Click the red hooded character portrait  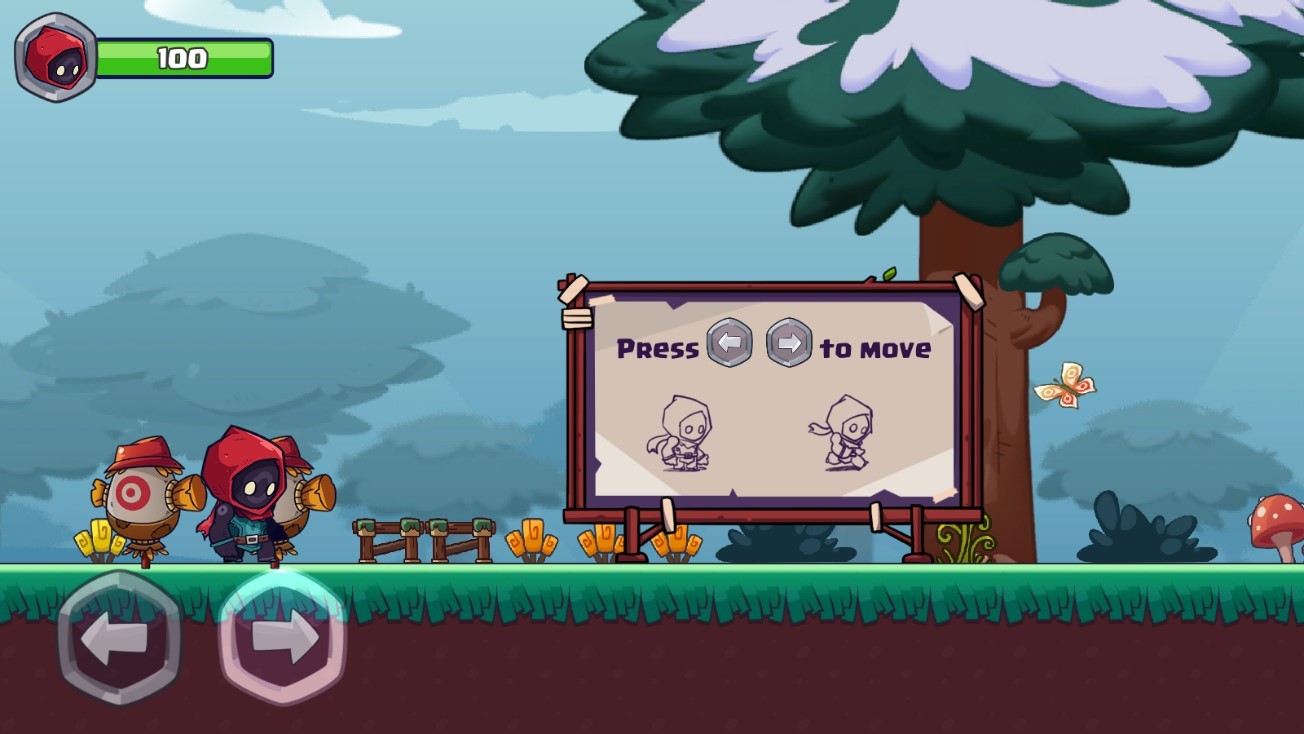coord(56,57)
